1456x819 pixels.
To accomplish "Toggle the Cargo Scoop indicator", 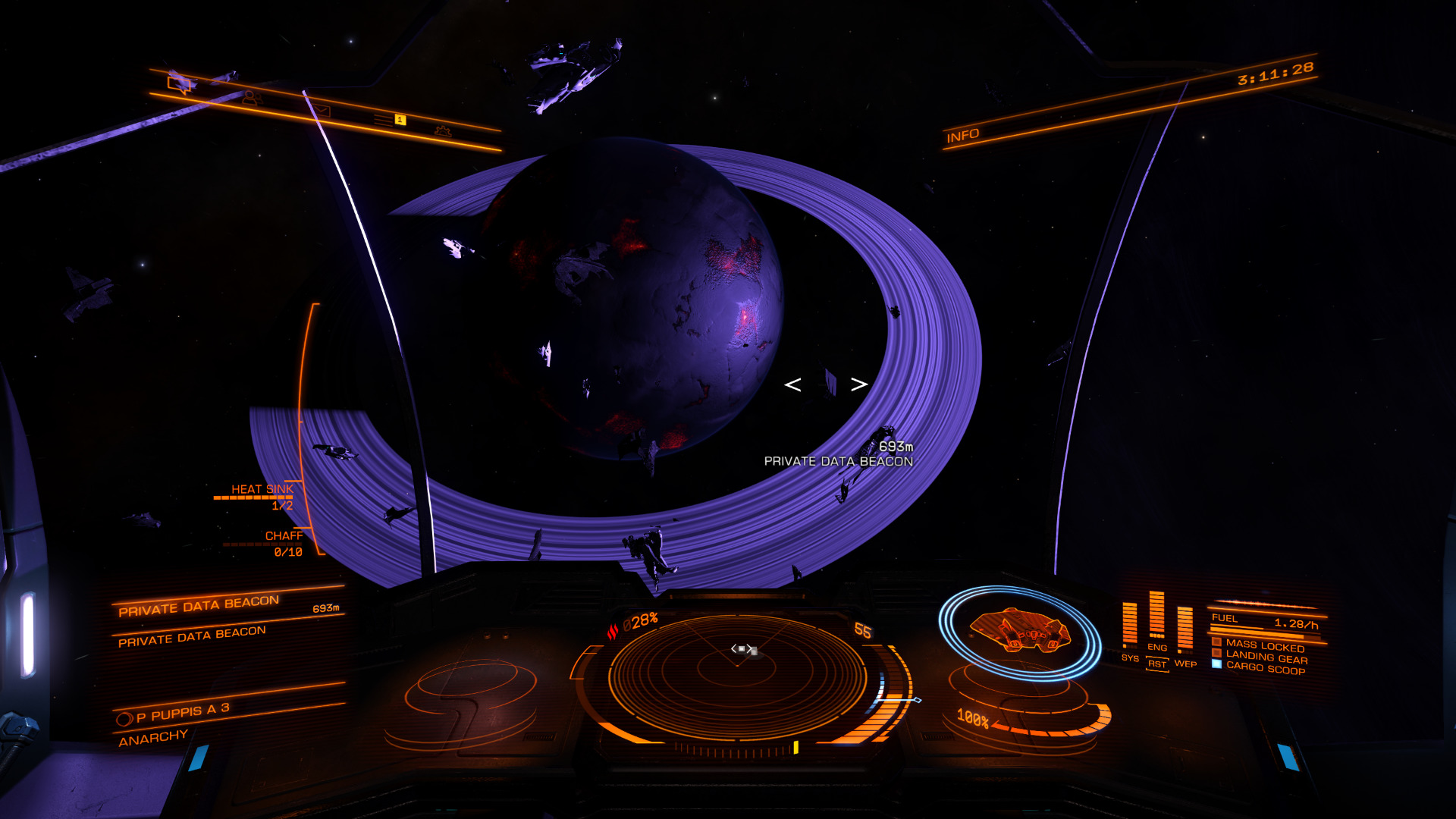I will pyautogui.click(x=1265, y=667).
